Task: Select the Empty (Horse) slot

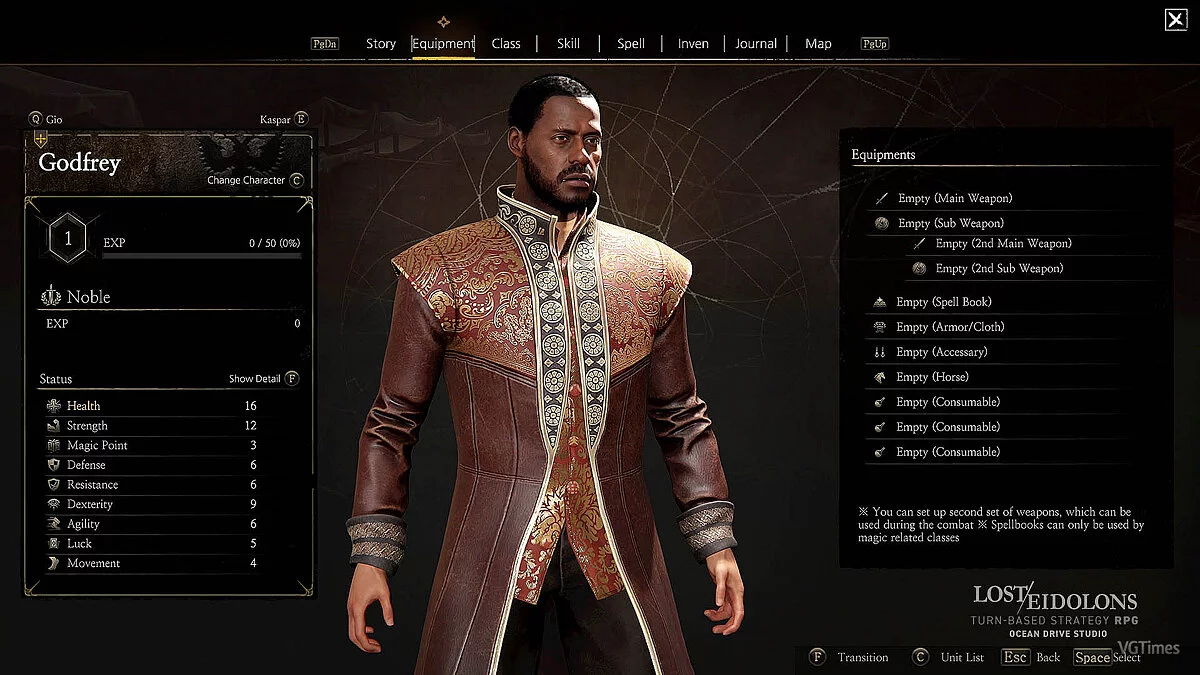Action: coord(932,377)
